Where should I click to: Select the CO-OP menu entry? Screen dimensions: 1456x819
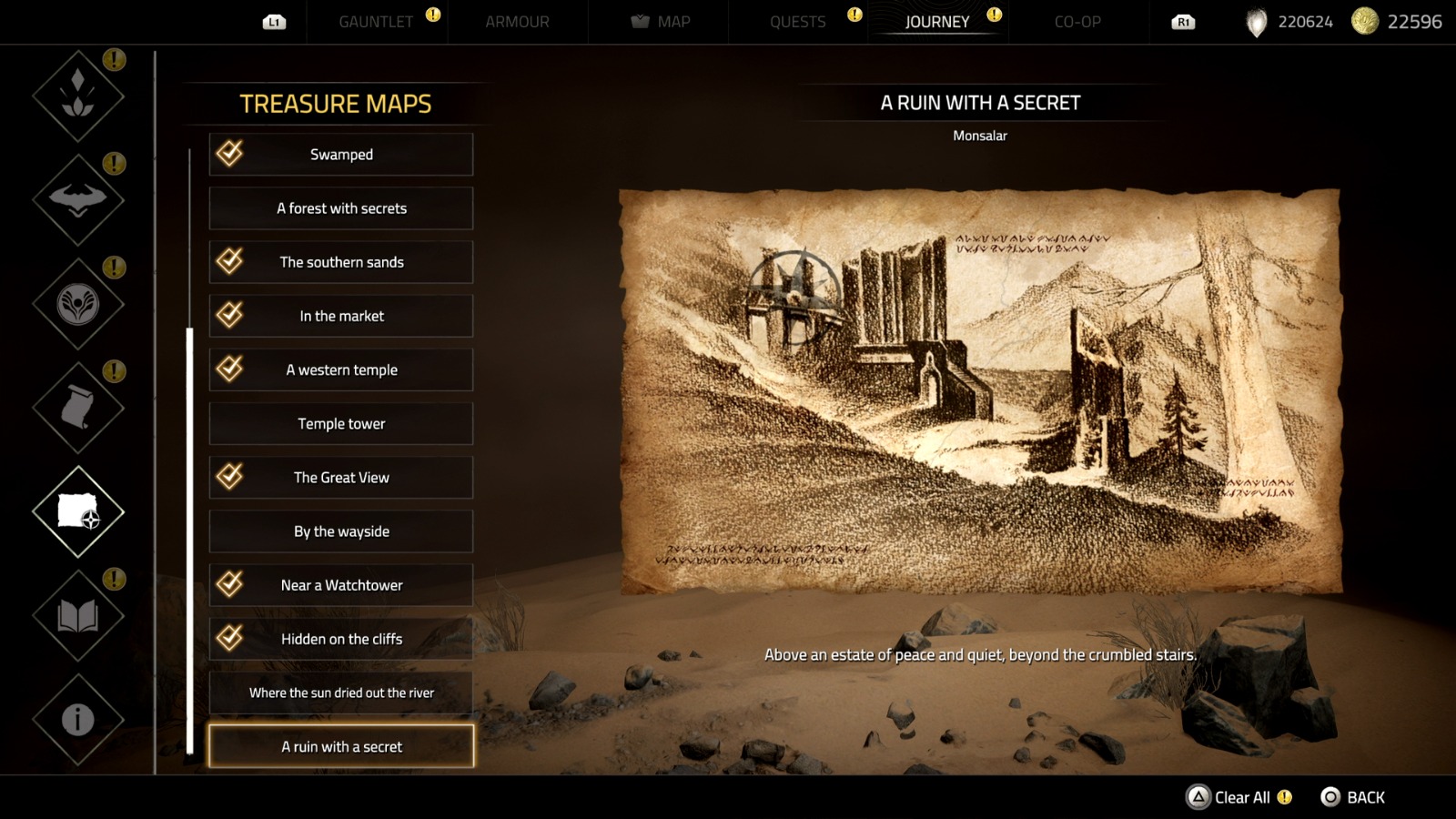pos(1077,22)
